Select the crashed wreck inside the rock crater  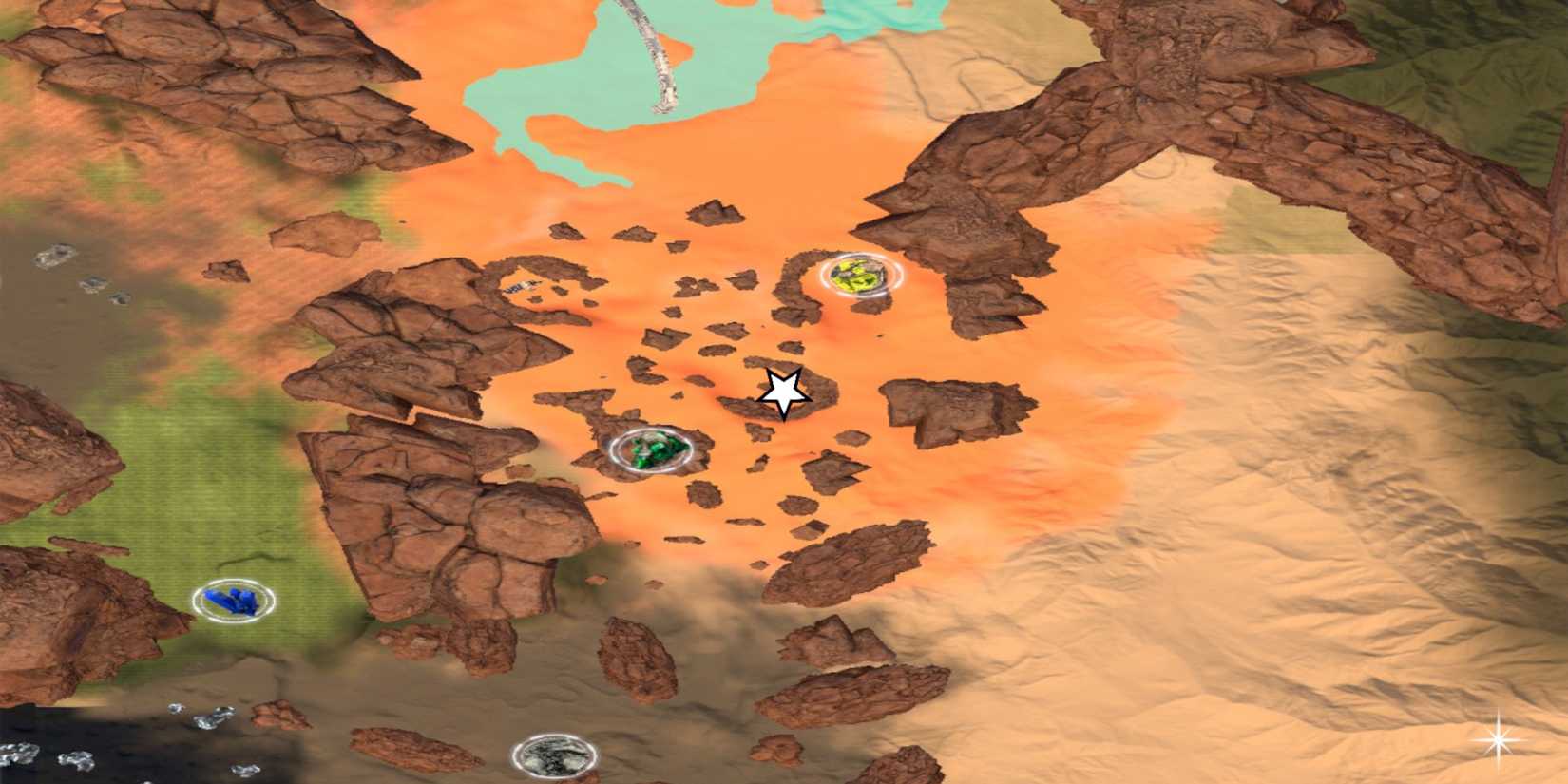pyautogui.click(x=521, y=285)
